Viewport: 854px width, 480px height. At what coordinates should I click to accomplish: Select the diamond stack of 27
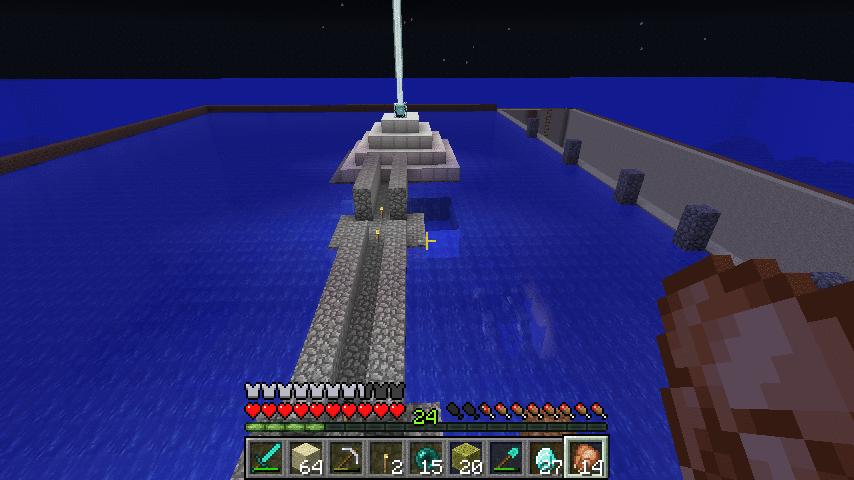547,458
